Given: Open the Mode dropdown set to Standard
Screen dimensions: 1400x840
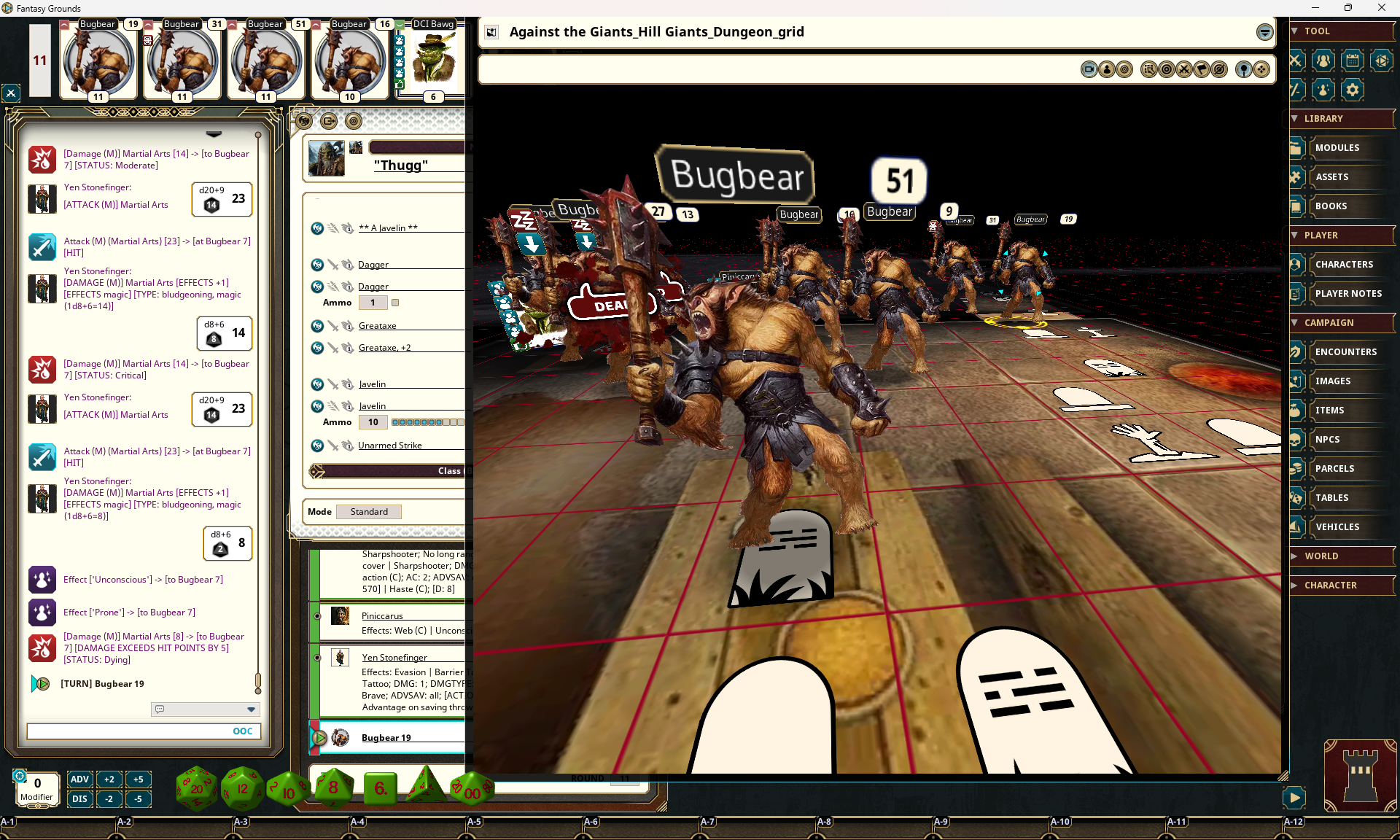Looking at the screenshot, I should pos(368,511).
